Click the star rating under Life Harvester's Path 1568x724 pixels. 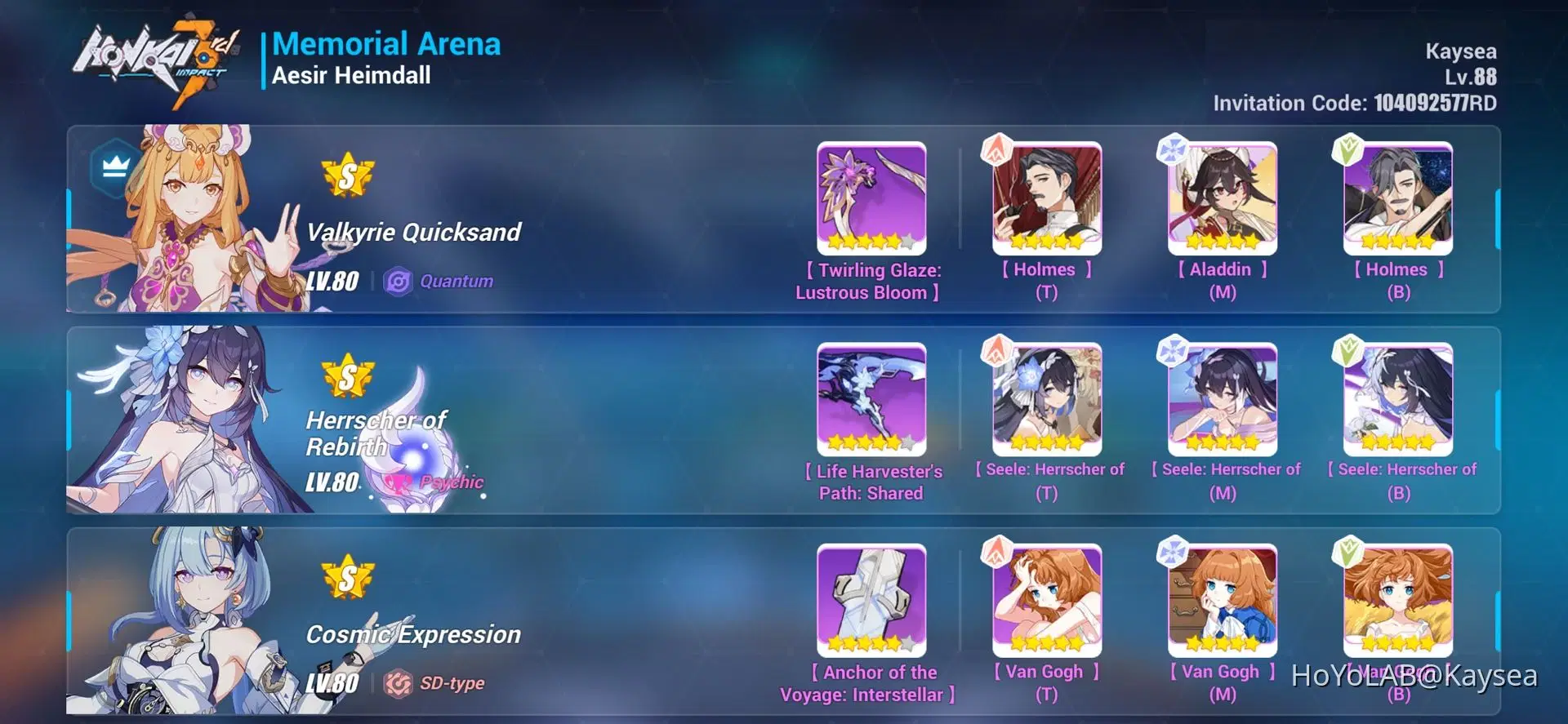871,442
